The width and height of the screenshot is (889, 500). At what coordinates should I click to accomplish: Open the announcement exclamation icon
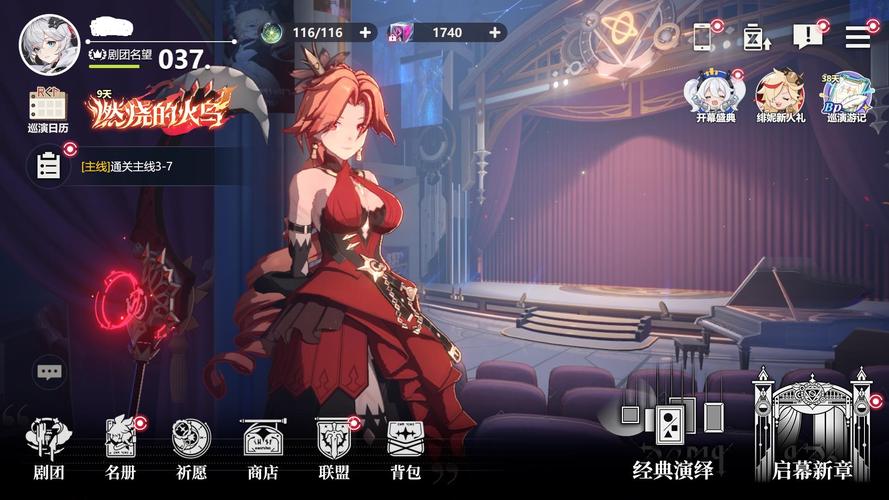(x=806, y=37)
